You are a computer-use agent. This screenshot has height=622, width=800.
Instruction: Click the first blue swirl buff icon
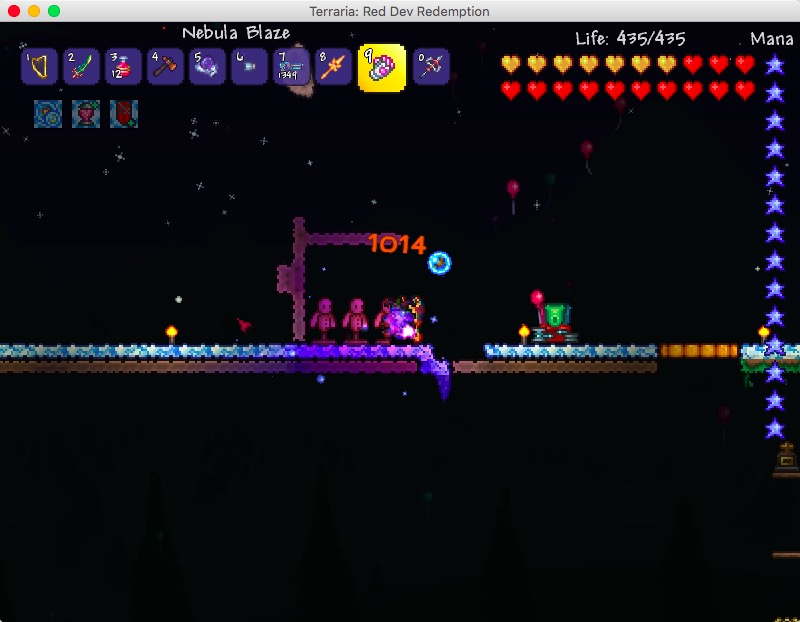tap(48, 113)
